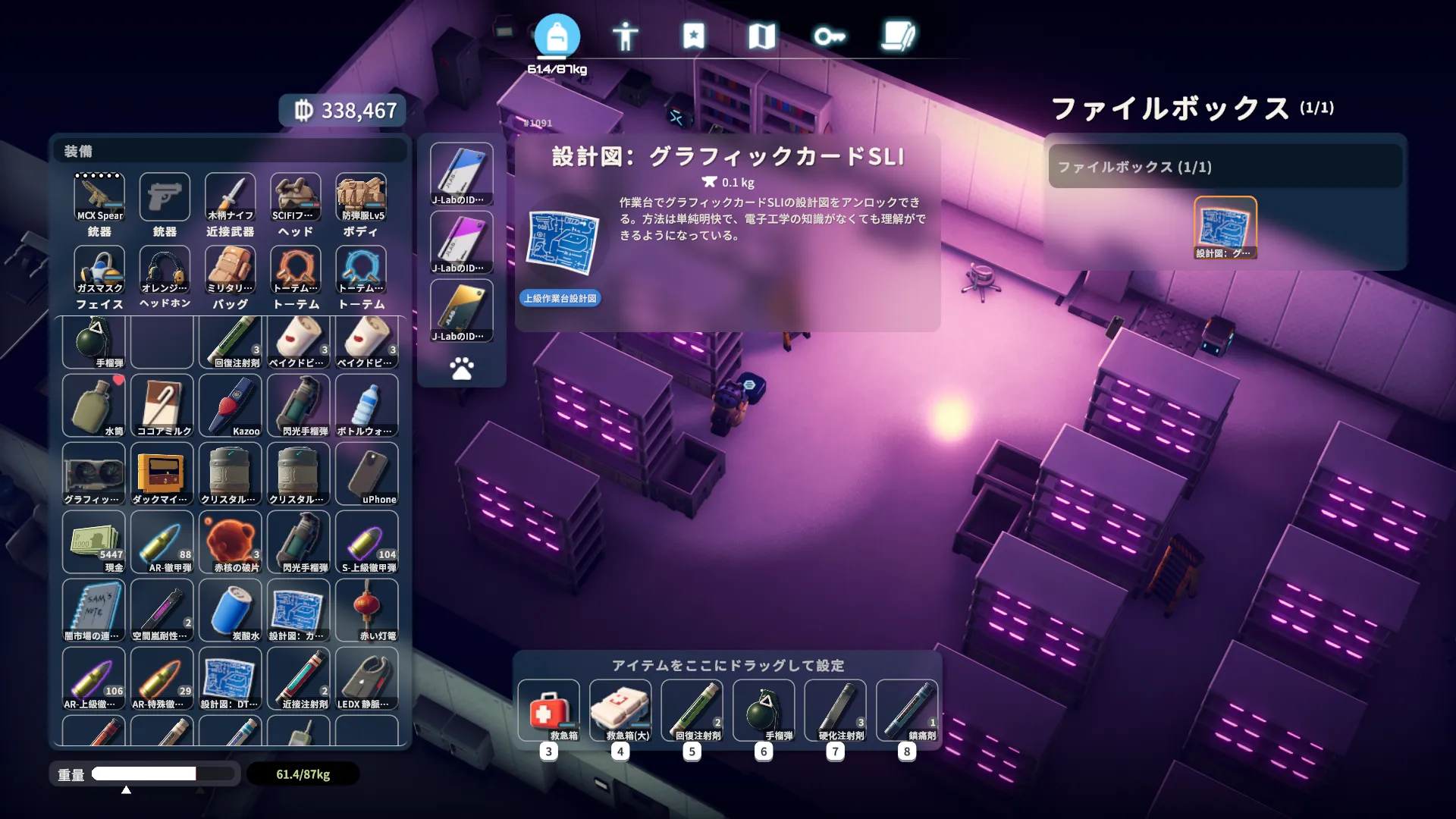Open the map tab
The width and height of the screenshot is (1456, 819).
coord(761,36)
